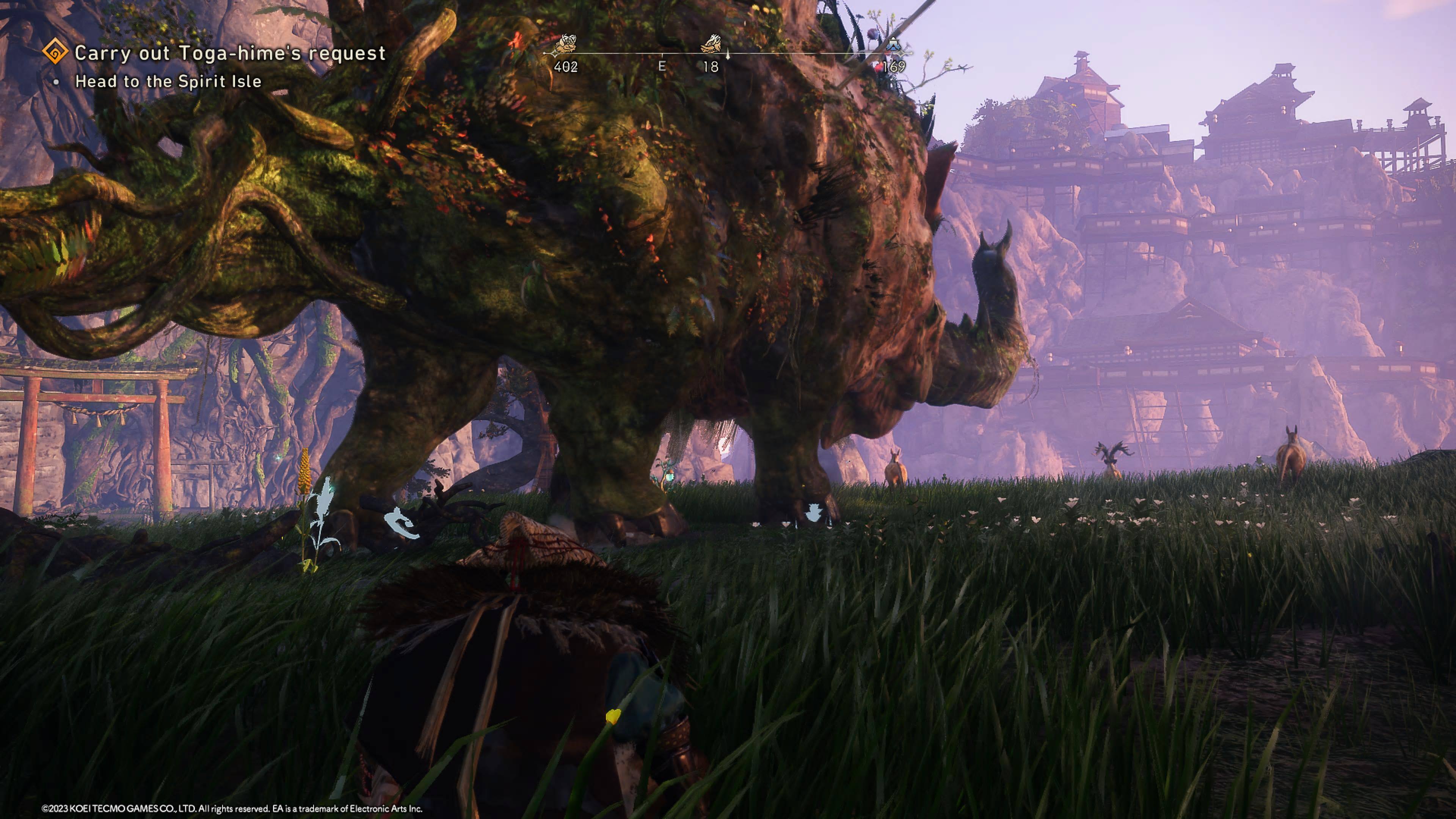This screenshot has height=819, width=1456.
Task: Select the boar kemono marker 18 away
Action: tap(711, 44)
